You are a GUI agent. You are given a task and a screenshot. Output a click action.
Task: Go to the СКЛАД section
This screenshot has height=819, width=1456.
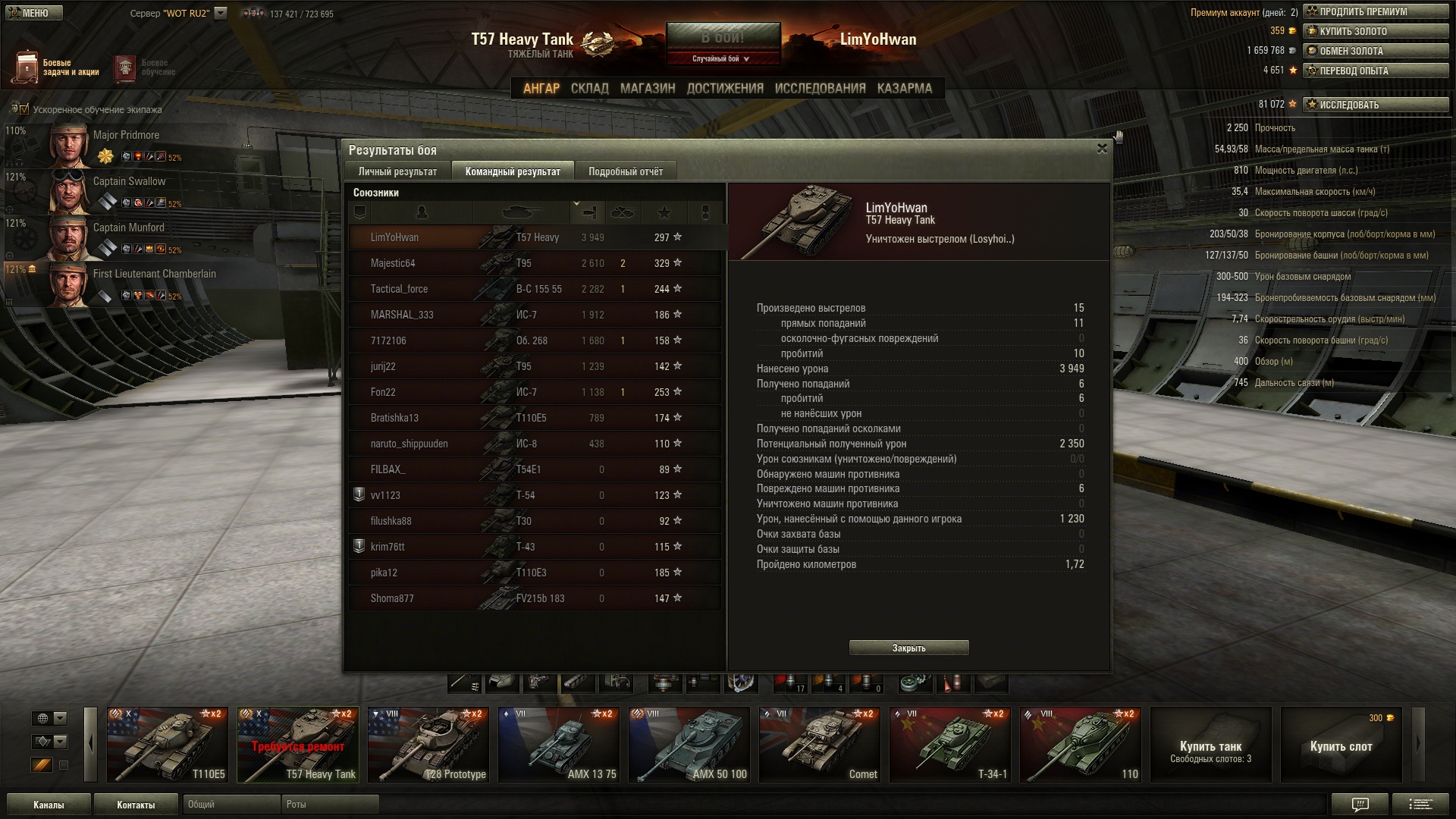(589, 89)
